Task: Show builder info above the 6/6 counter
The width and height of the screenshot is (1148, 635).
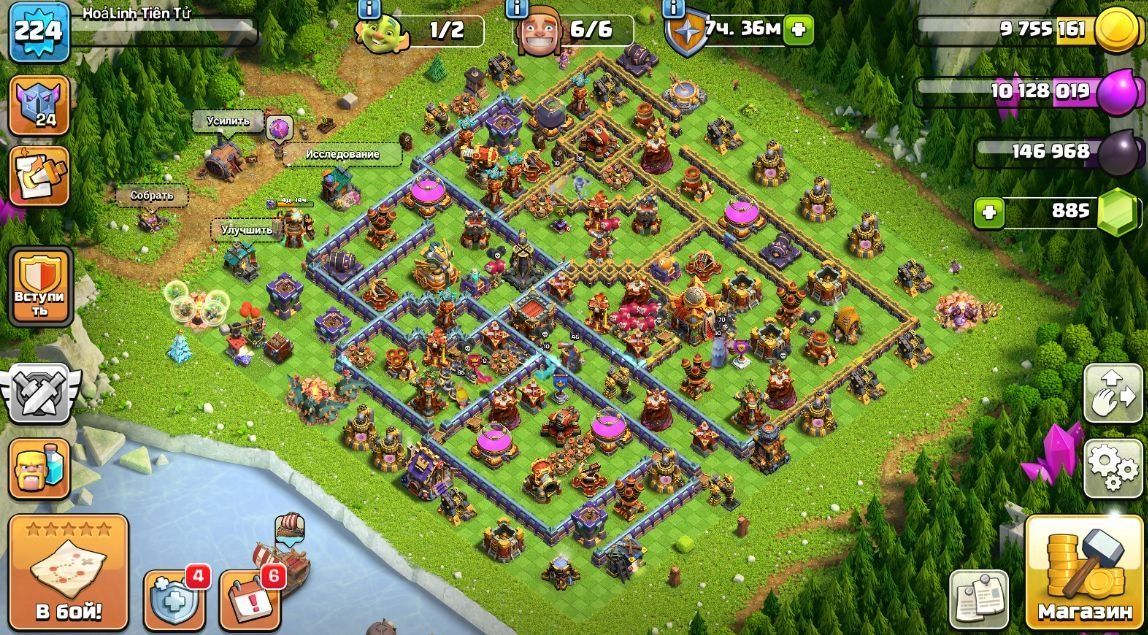Action: click(517, 8)
